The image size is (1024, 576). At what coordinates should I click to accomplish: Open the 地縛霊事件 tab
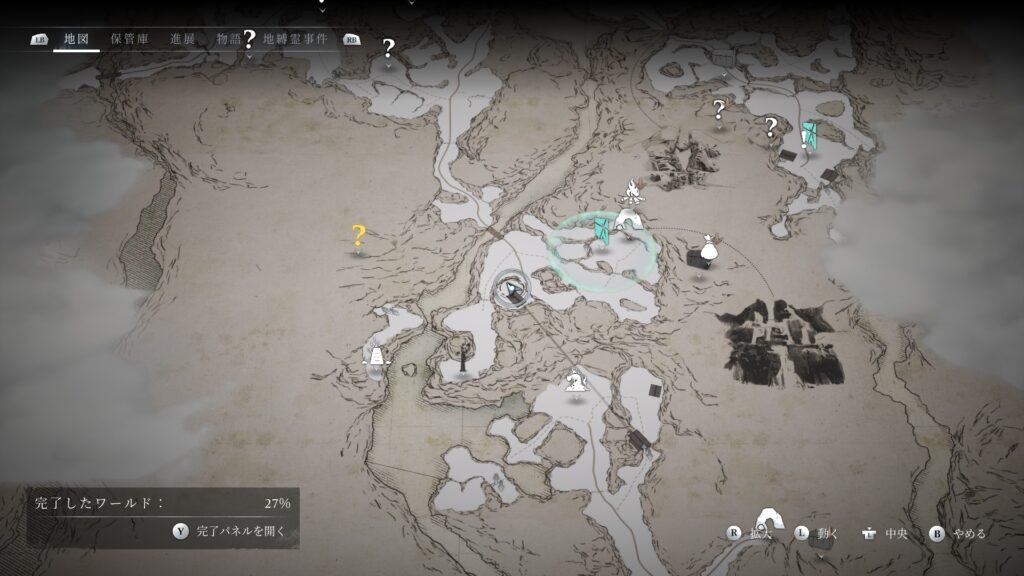click(x=295, y=39)
